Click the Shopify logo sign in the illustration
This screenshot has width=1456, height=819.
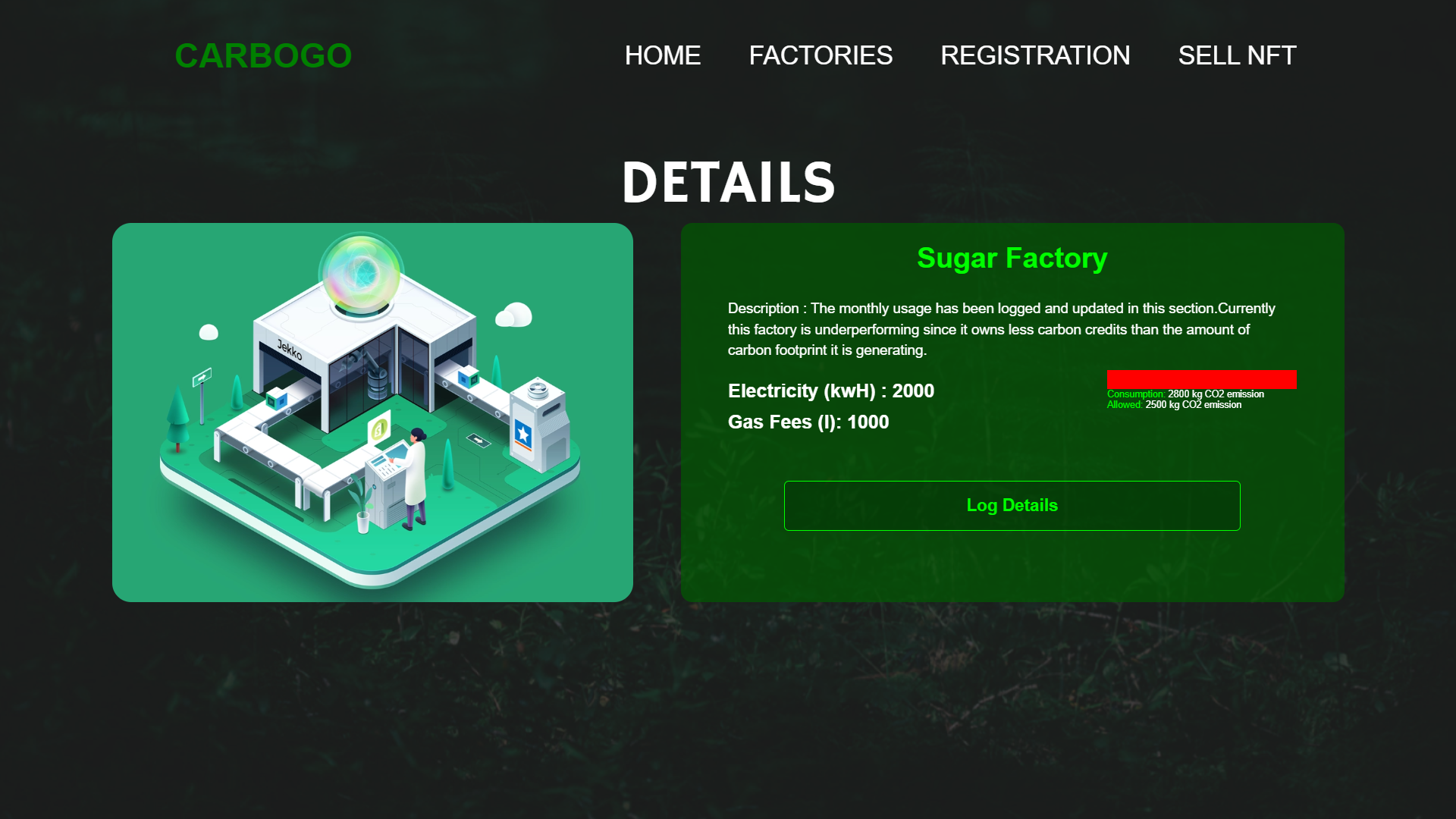click(381, 428)
